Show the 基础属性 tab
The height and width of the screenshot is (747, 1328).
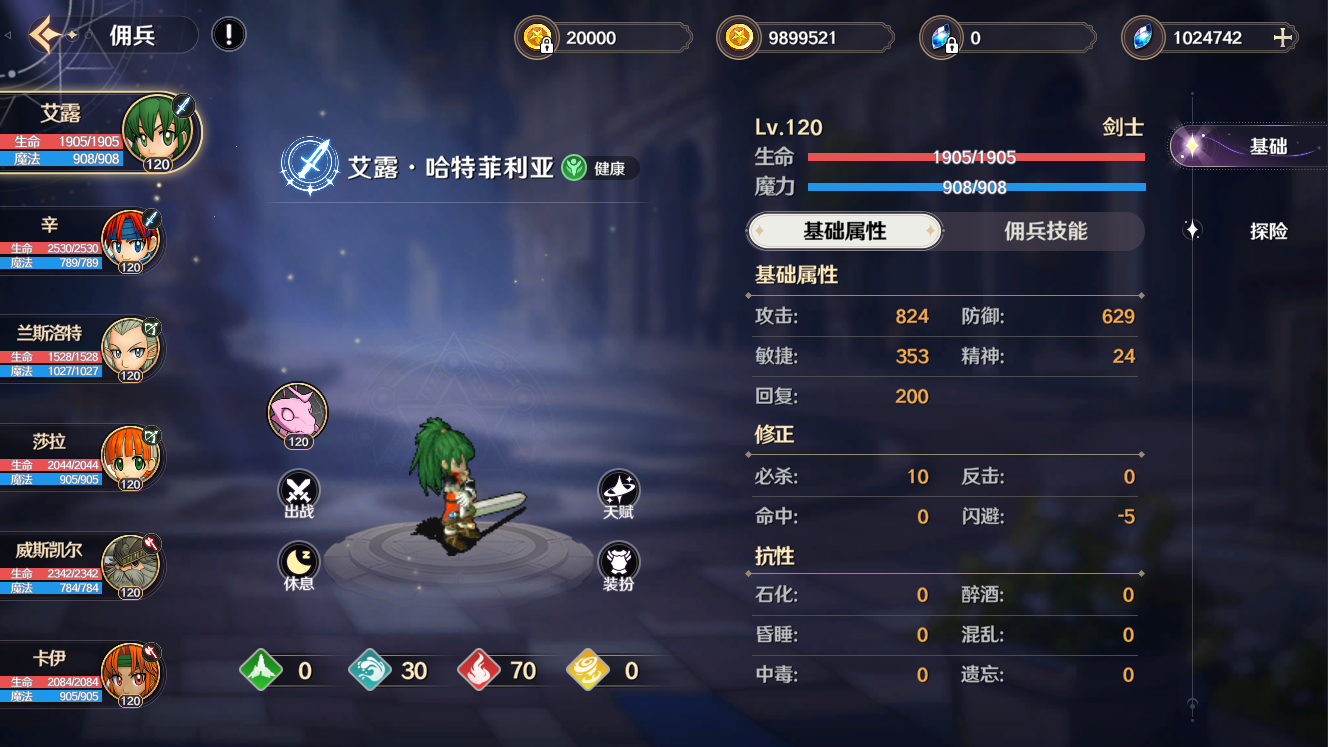click(x=845, y=231)
